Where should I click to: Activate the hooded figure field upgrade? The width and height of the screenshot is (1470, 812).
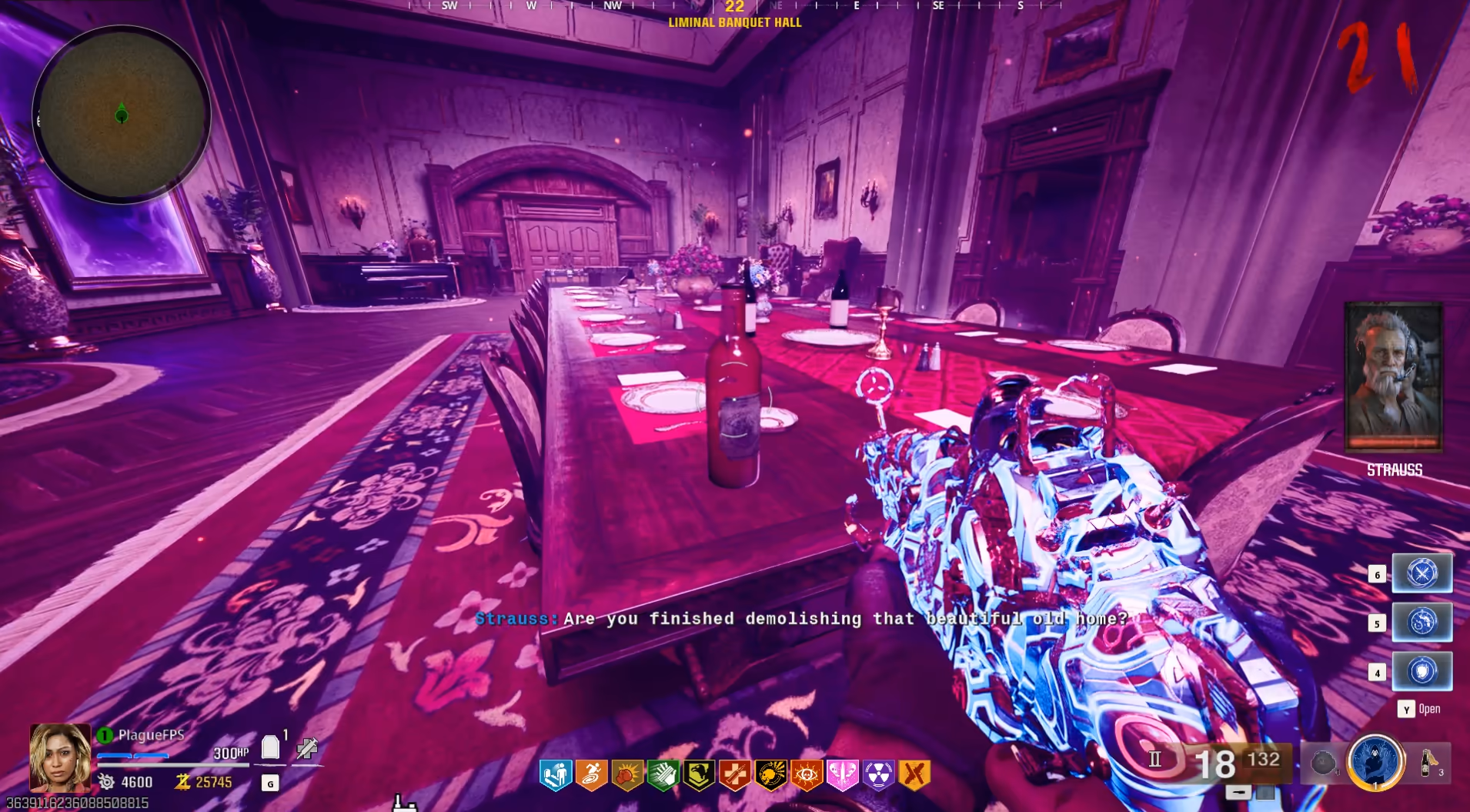(1375, 762)
